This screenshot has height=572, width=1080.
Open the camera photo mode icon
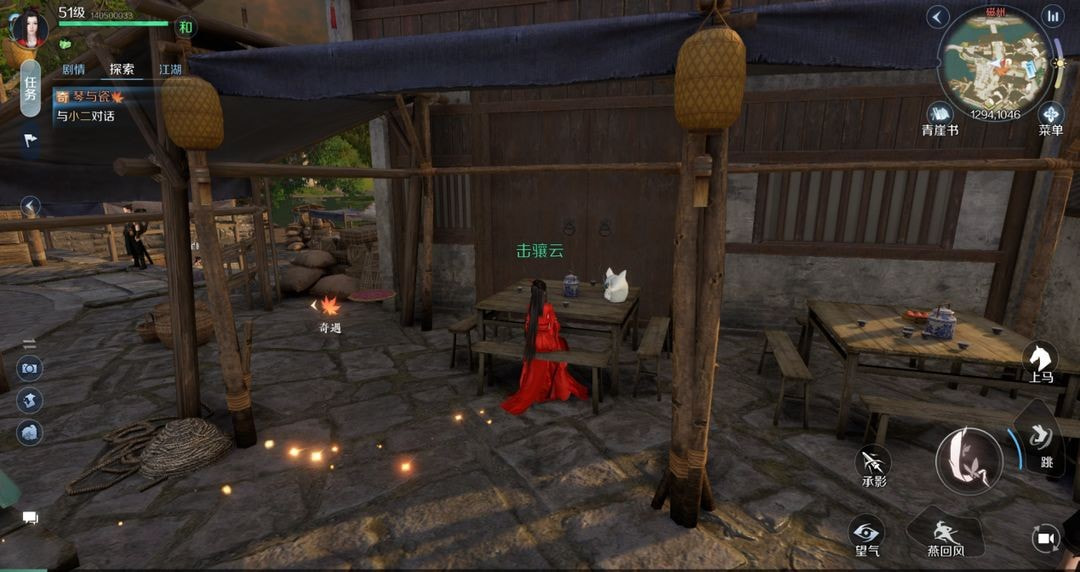[29, 368]
